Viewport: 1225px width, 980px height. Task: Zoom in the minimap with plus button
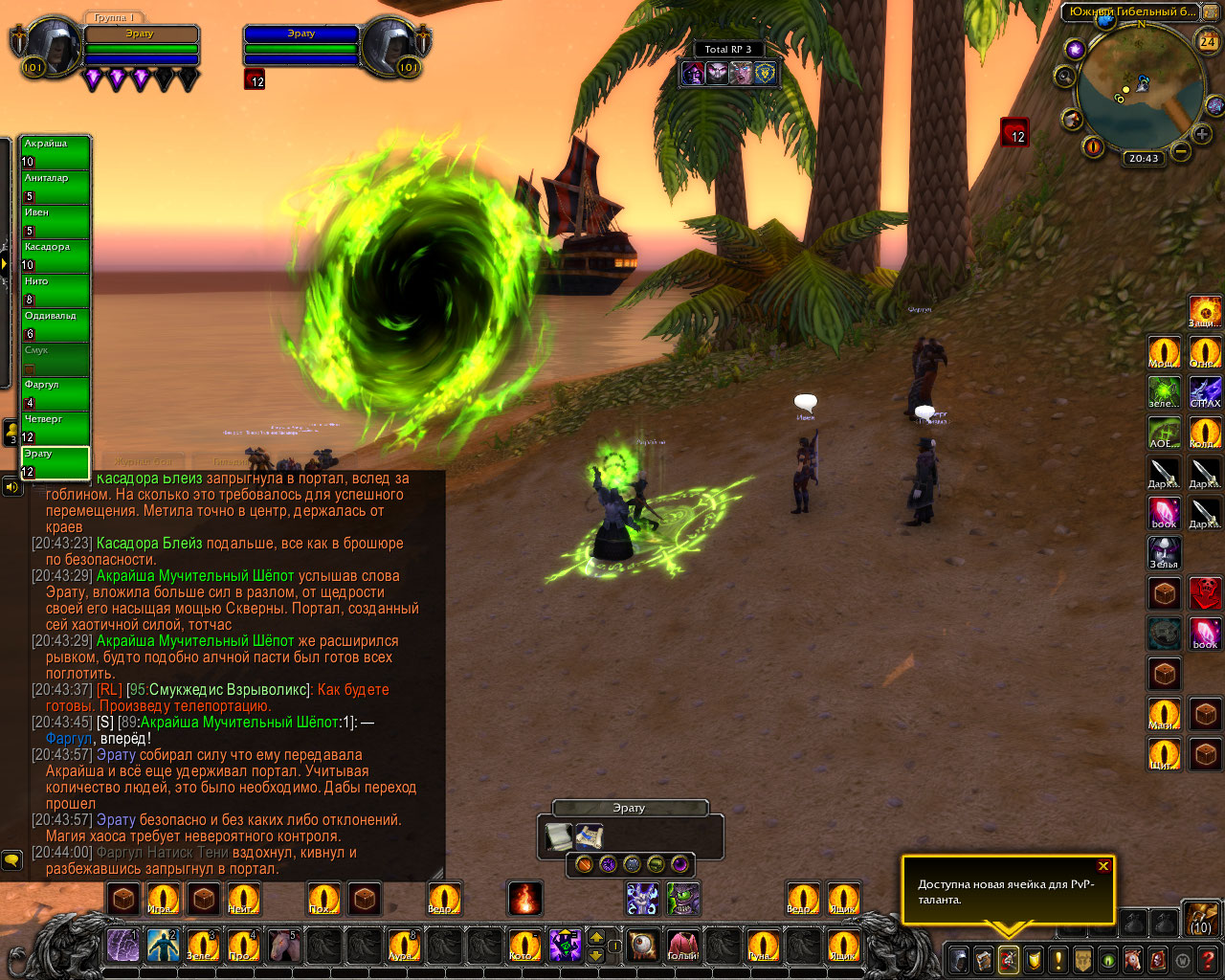[x=1202, y=135]
